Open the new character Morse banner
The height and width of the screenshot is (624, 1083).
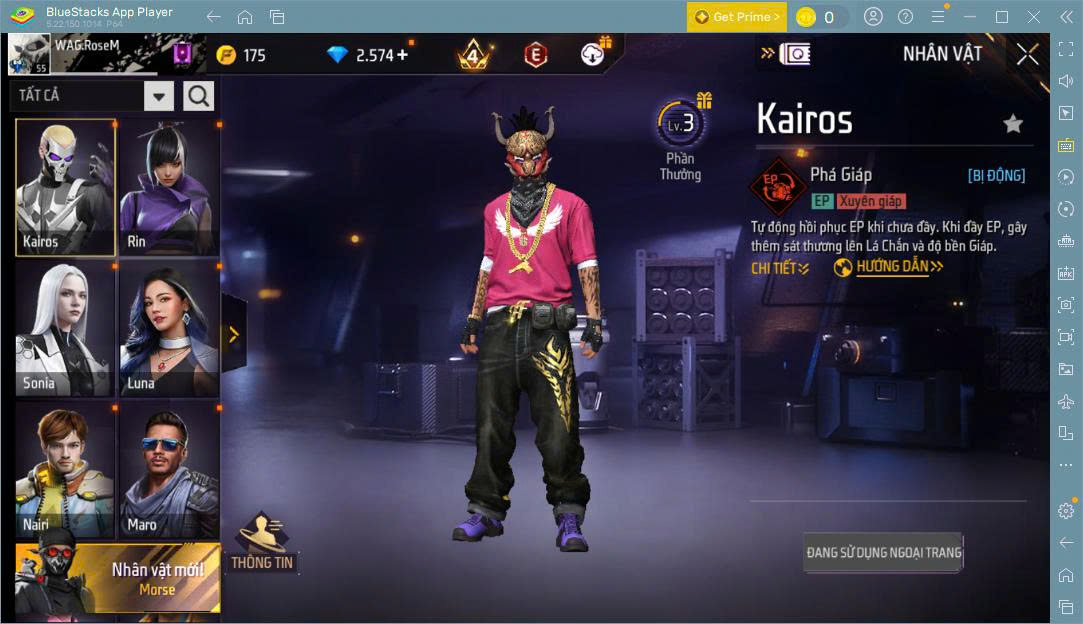[118, 578]
